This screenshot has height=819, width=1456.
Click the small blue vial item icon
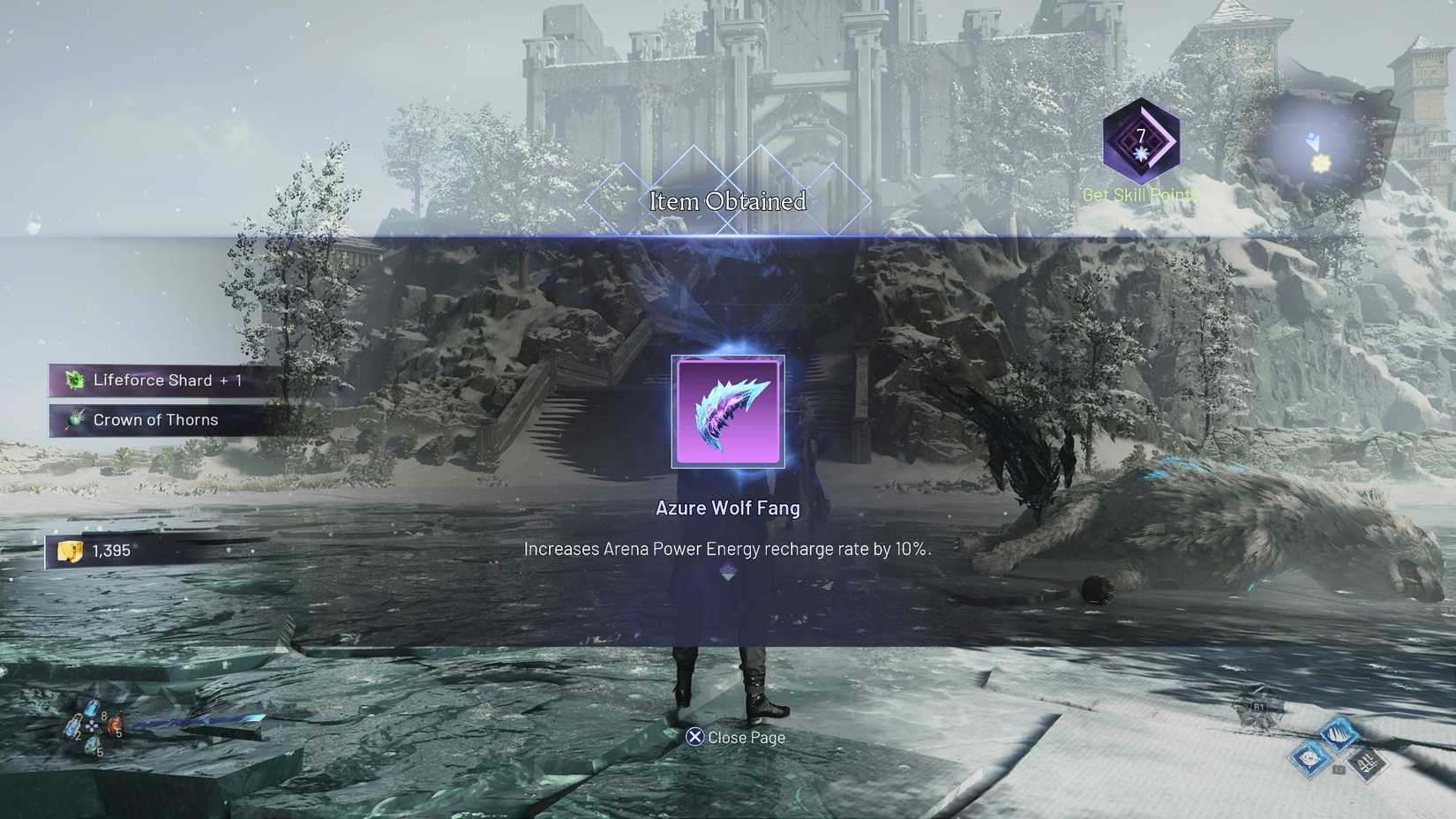[73, 727]
